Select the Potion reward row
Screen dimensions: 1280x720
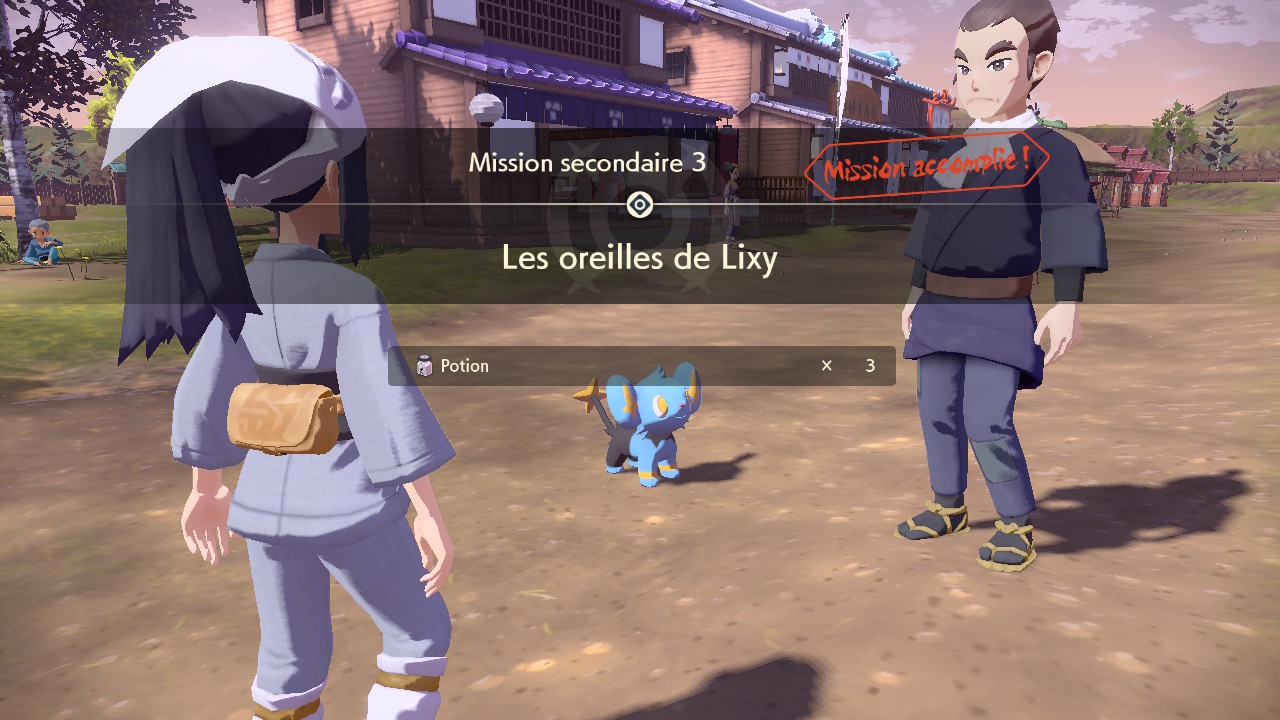pos(641,366)
